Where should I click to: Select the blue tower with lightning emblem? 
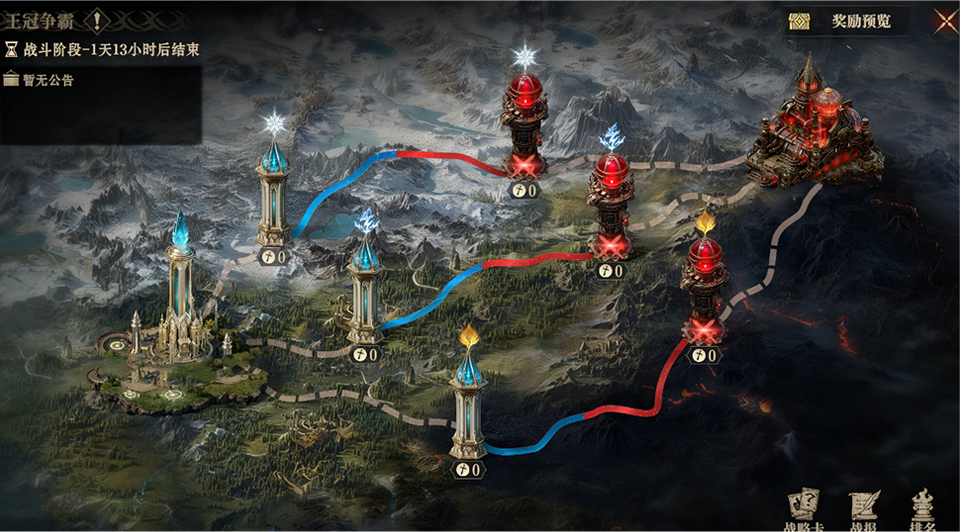coord(365,290)
